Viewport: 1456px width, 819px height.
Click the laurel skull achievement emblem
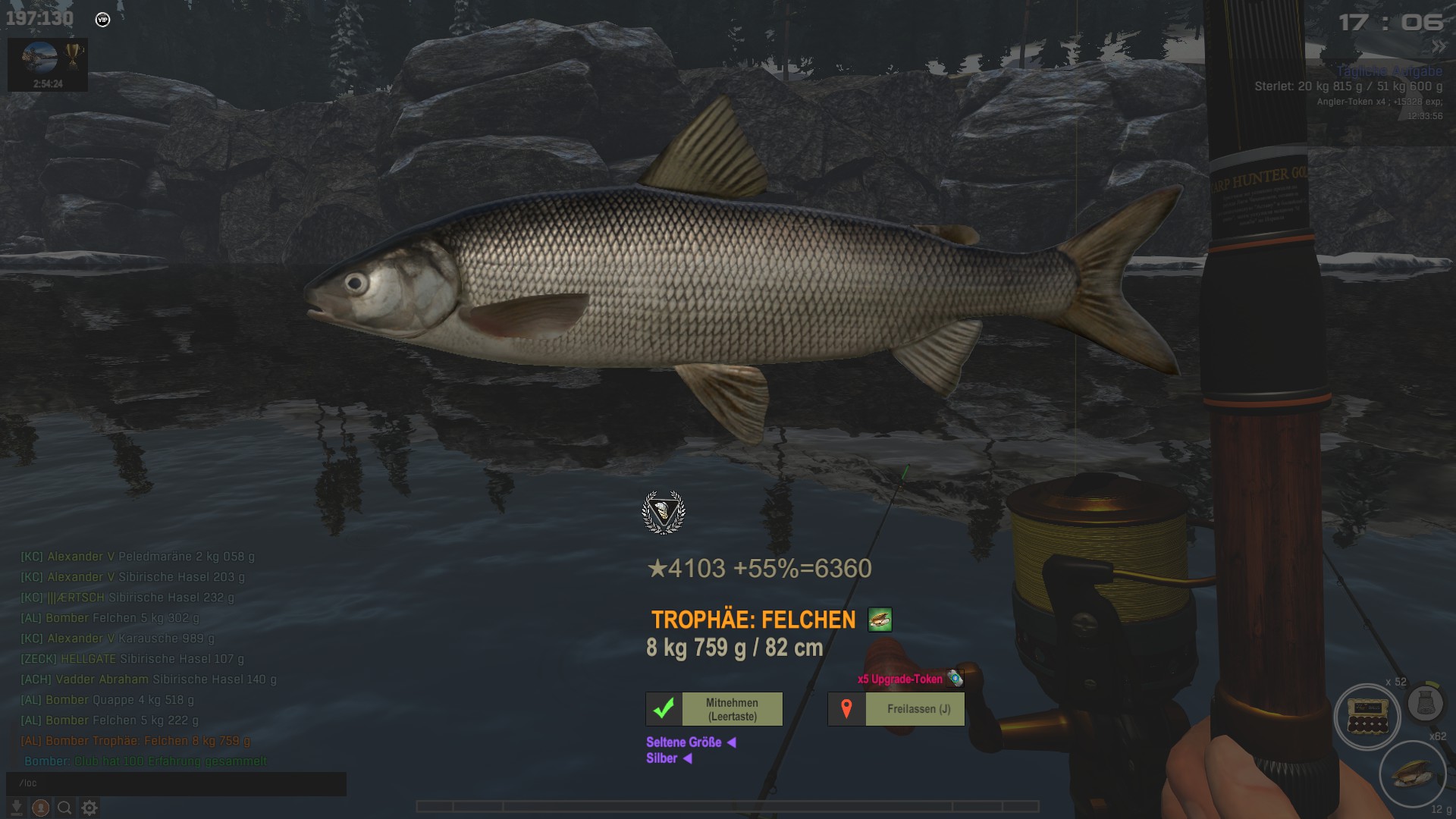[664, 513]
